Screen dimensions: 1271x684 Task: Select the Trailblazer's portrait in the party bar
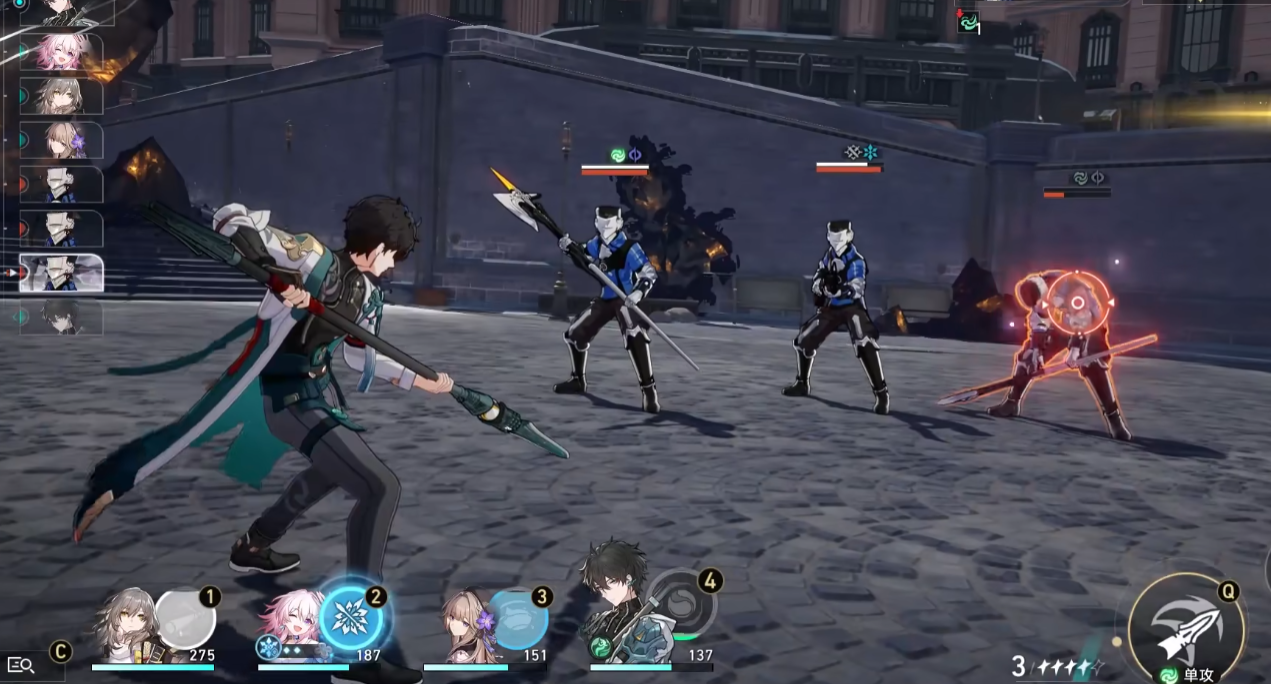[127, 624]
